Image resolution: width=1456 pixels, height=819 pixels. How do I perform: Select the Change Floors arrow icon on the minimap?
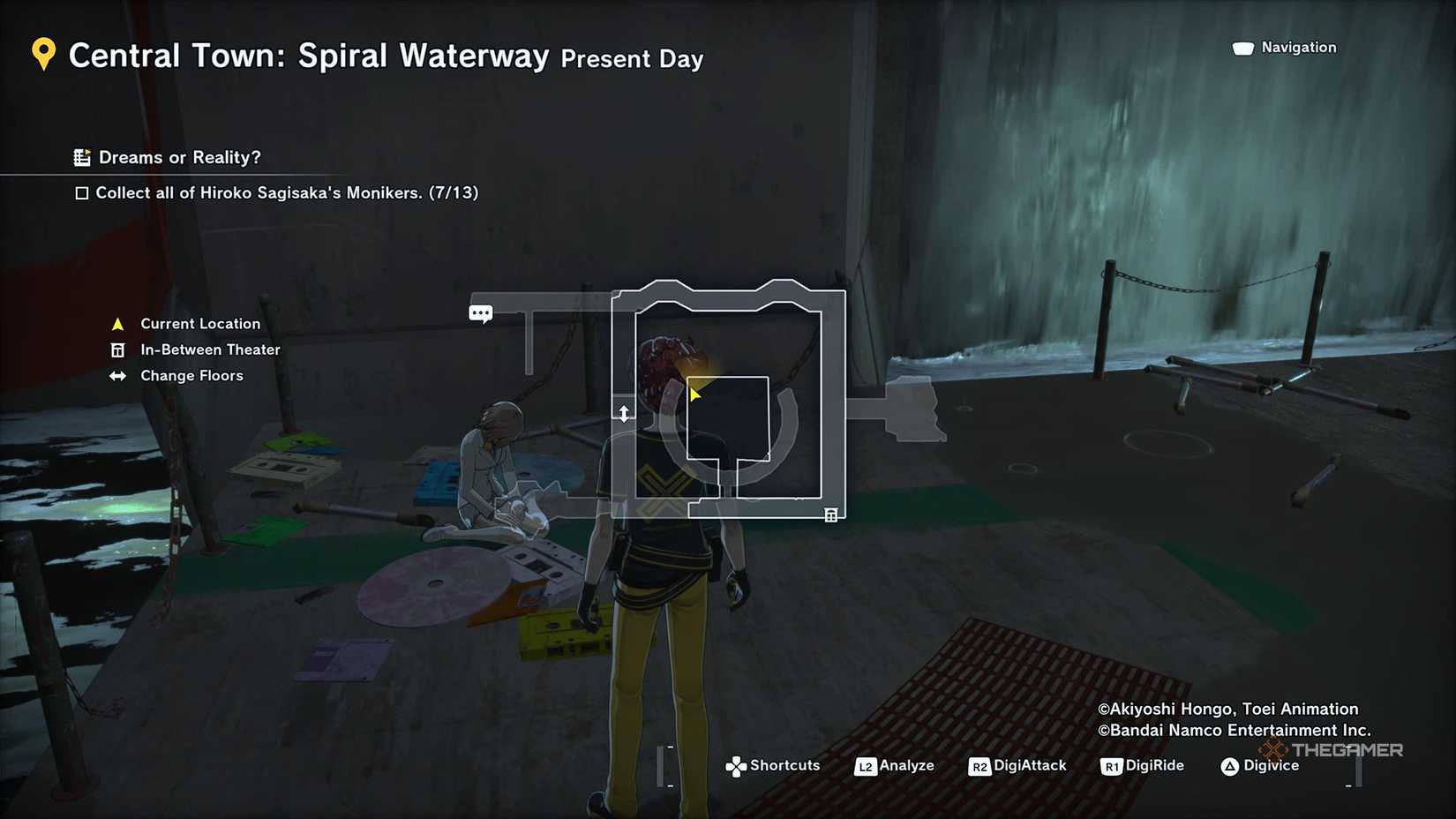click(x=625, y=411)
